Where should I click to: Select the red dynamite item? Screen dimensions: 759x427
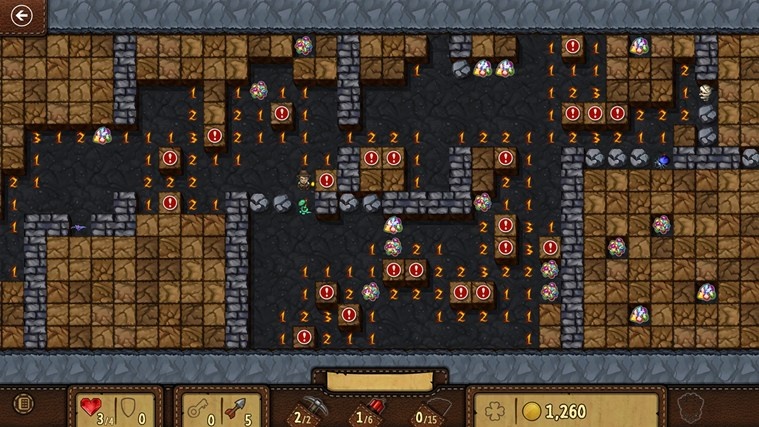pyautogui.click(x=367, y=406)
